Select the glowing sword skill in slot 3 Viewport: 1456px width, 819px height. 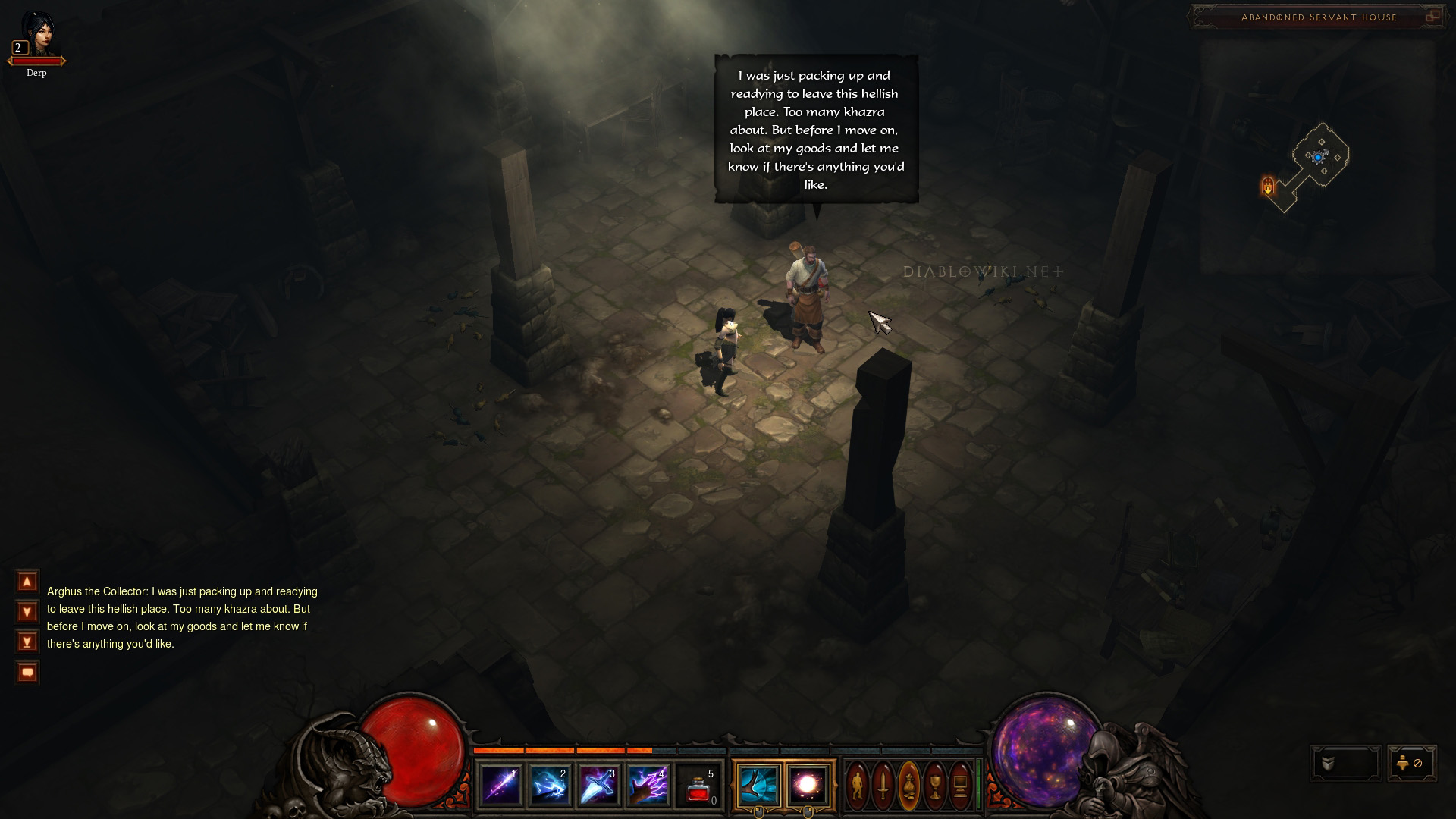click(x=599, y=786)
